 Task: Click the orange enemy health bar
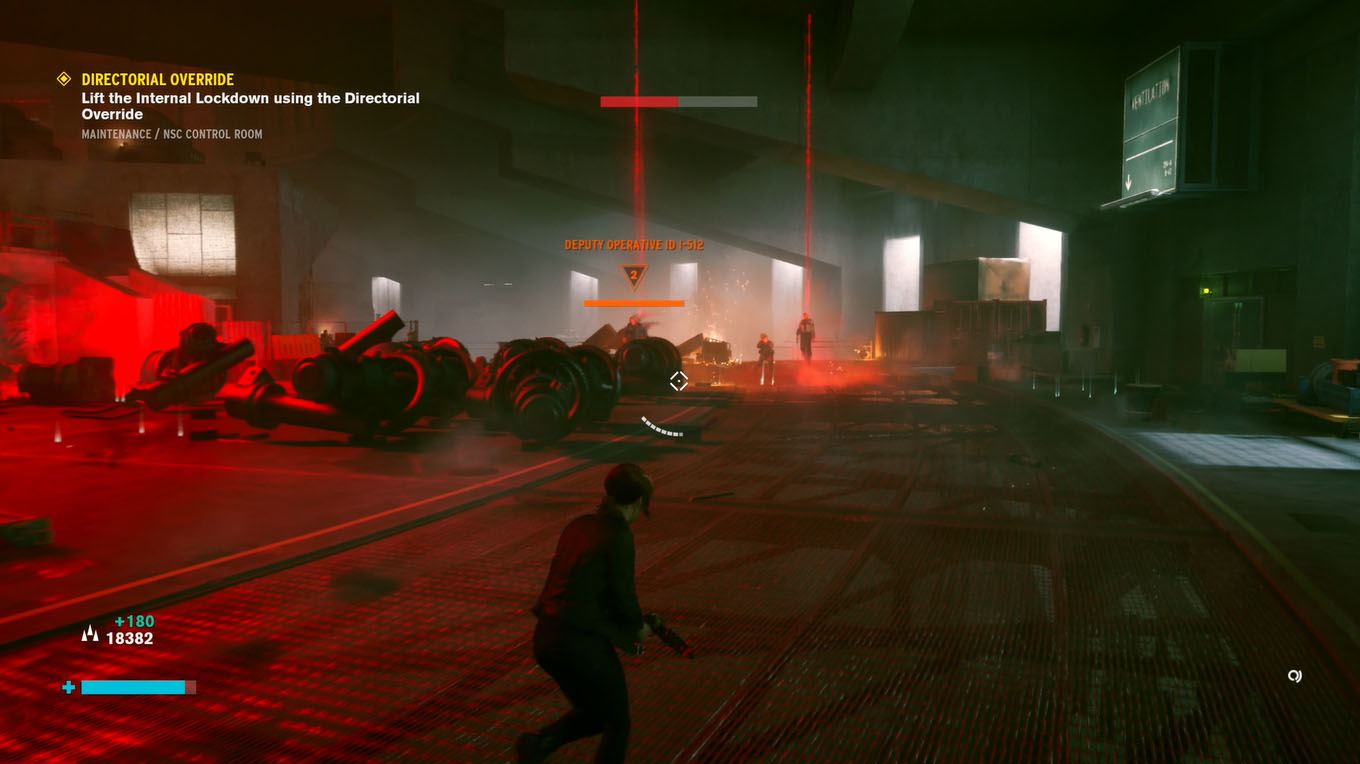pos(632,303)
